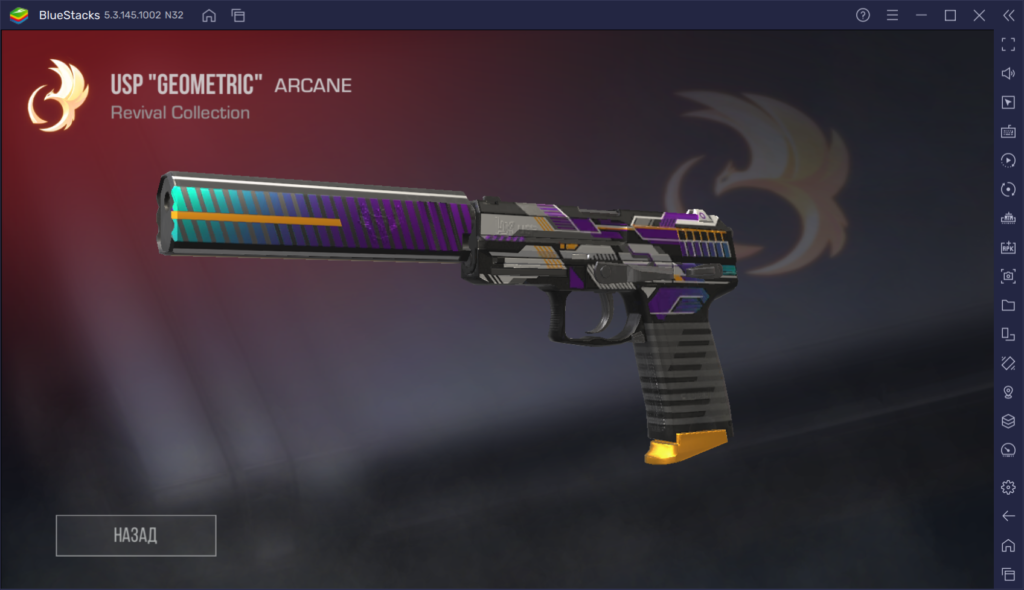Click the НАЗАД back button
1024x590 pixels.
click(x=136, y=535)
